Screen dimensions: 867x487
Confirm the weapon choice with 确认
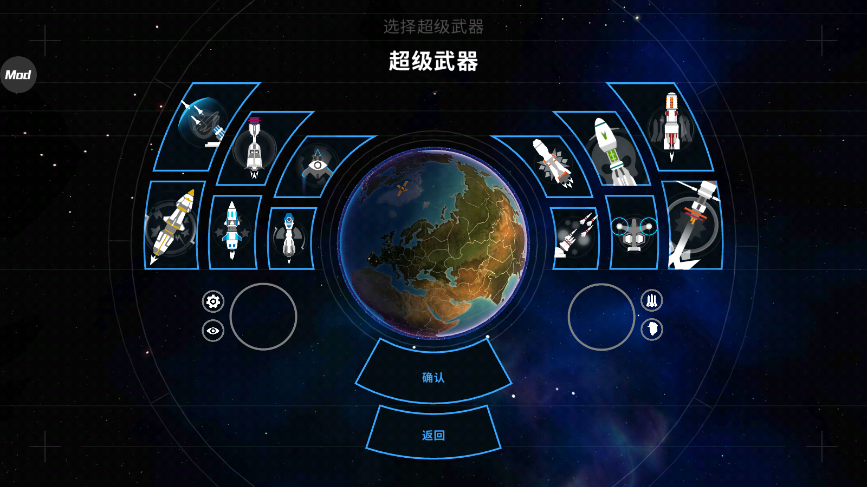(x=433, y=377)
